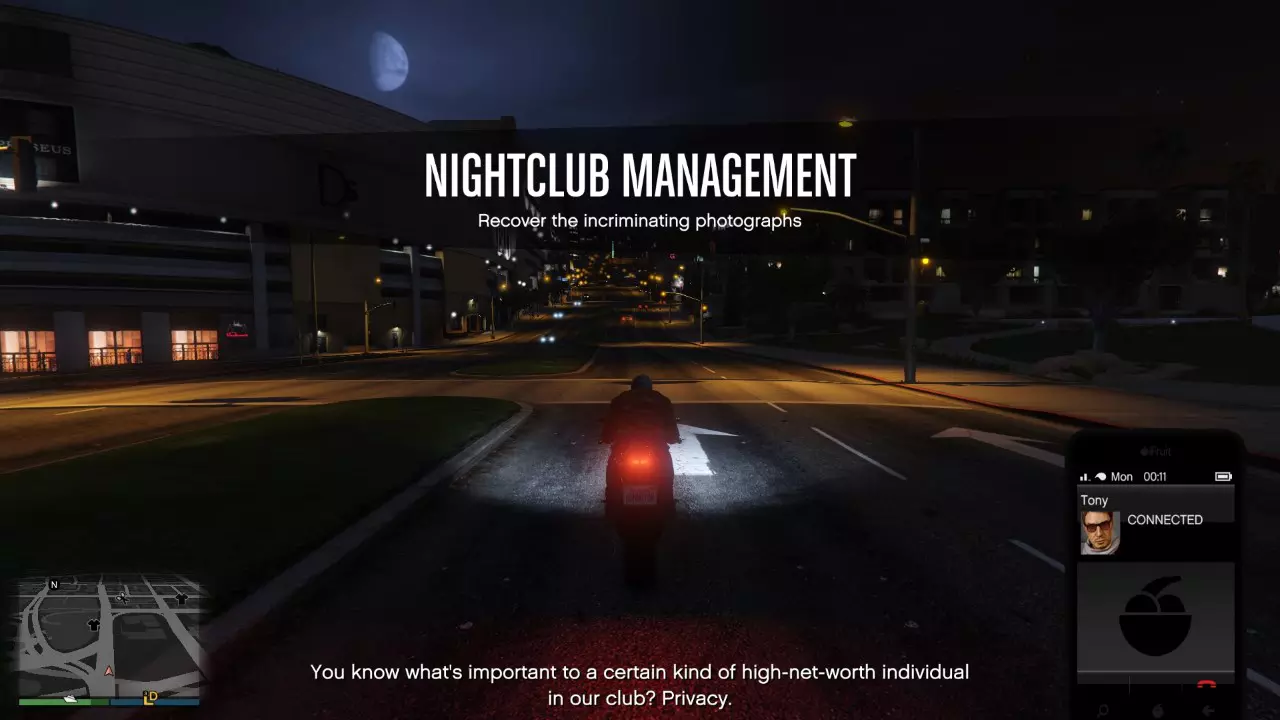The height and width of the screenshot is (720, 1280).
Task: Click the Mon day label on the phone
Action: (1121, 476)
